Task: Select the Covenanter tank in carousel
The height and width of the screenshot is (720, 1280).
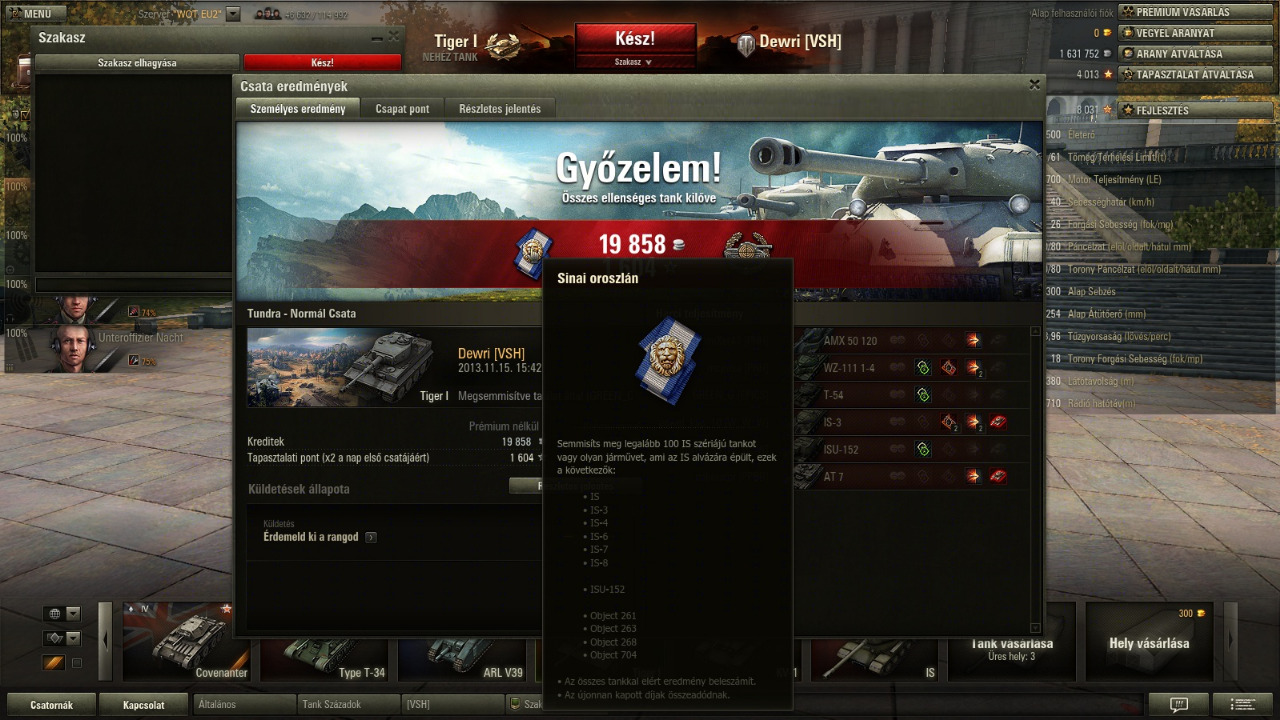Action: [187, 642]
